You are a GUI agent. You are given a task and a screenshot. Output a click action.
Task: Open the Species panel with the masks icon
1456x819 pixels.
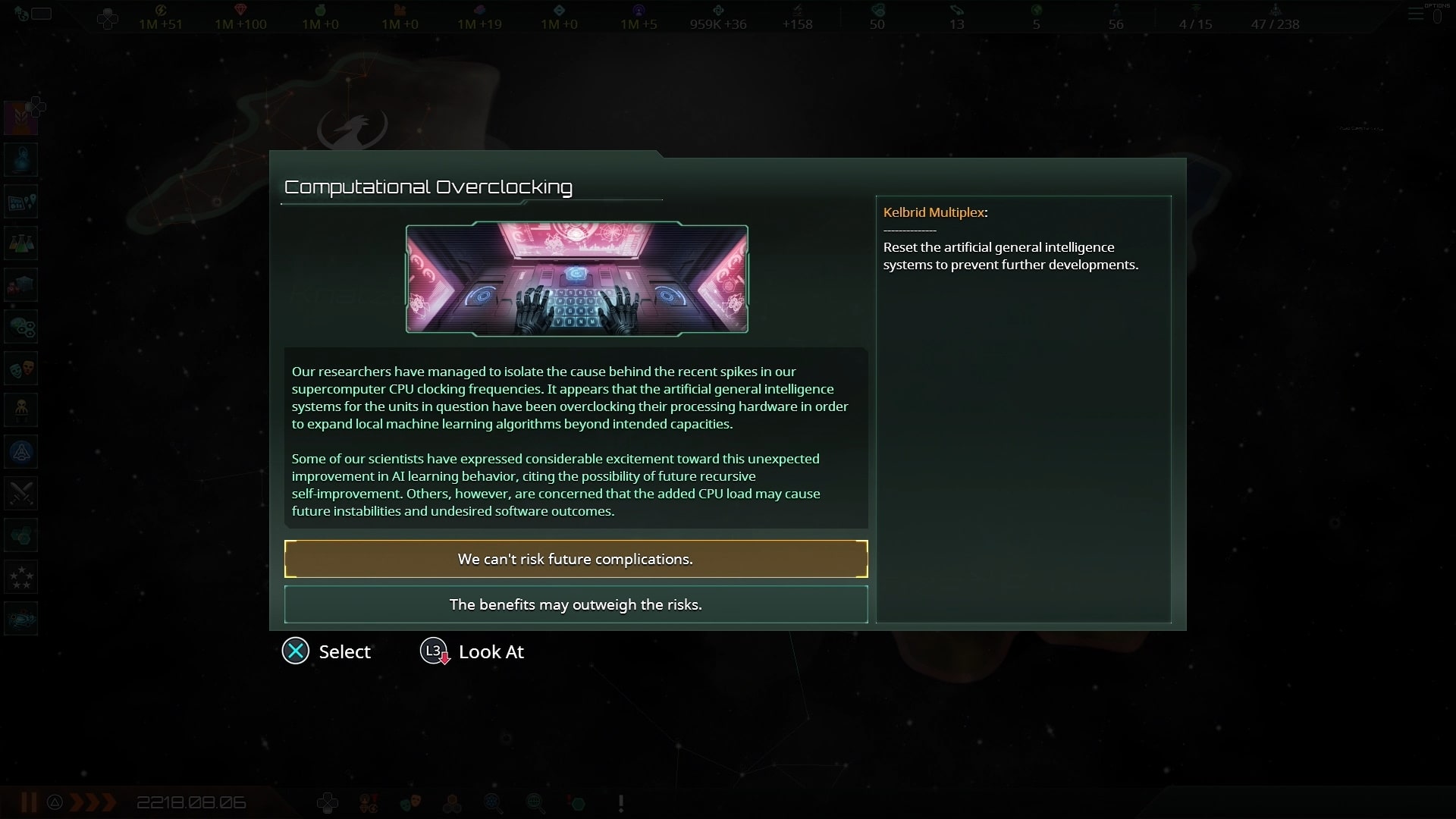pos(20,369)
